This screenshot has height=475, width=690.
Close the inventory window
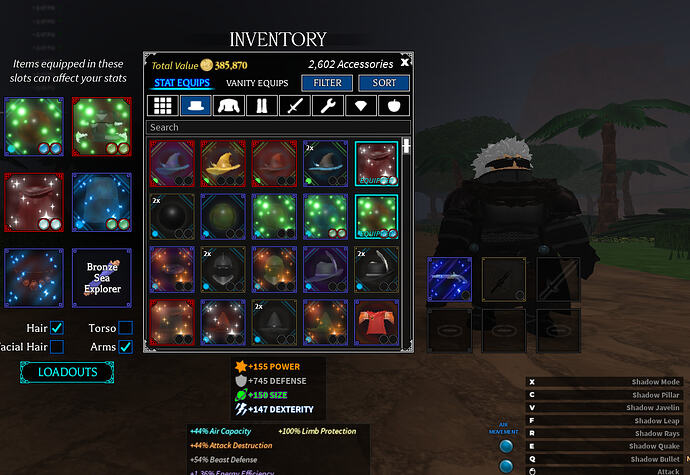pyautogui.click(x=404, y=62)
